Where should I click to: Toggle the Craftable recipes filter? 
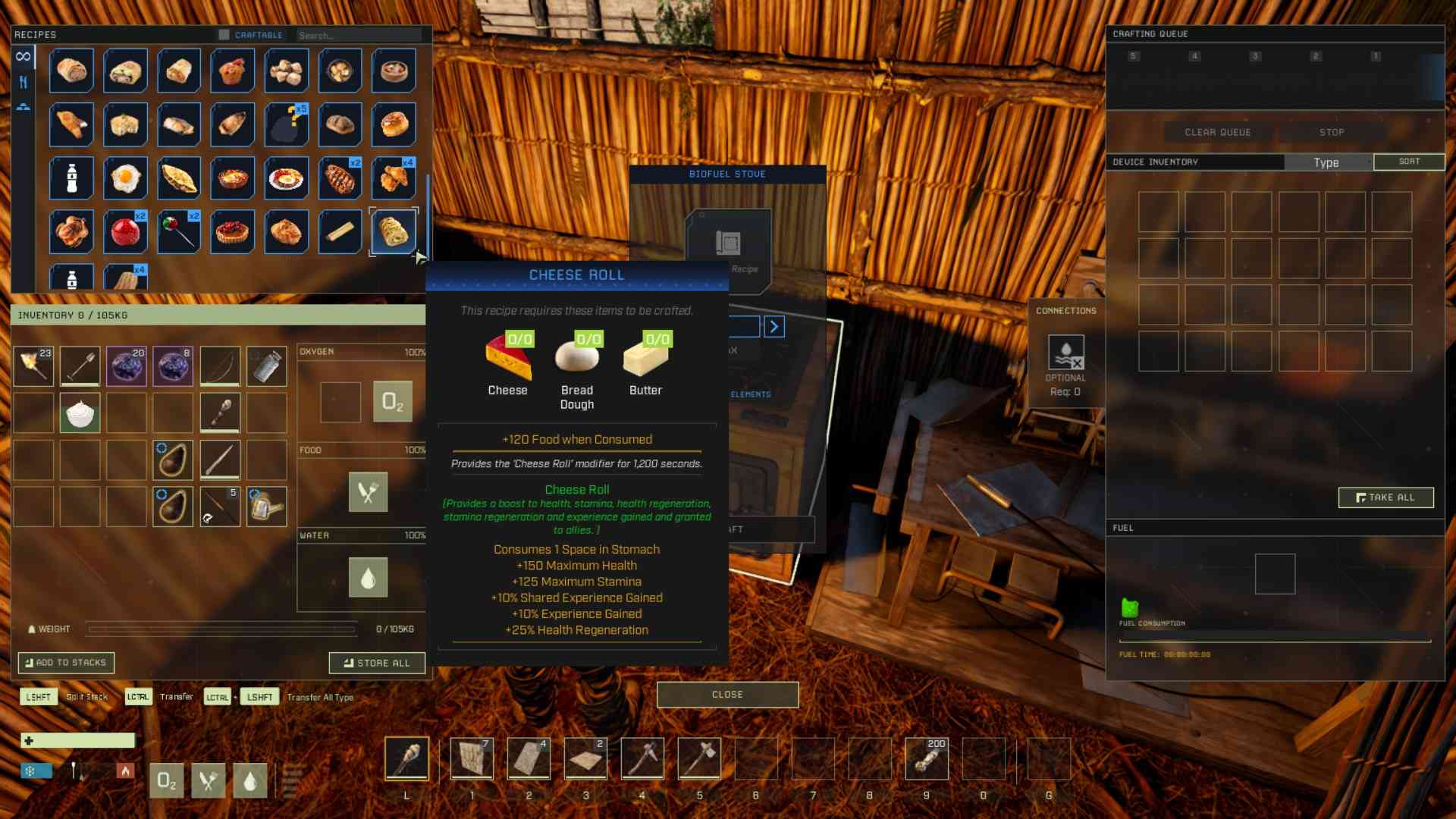click(x=224, y=35)
